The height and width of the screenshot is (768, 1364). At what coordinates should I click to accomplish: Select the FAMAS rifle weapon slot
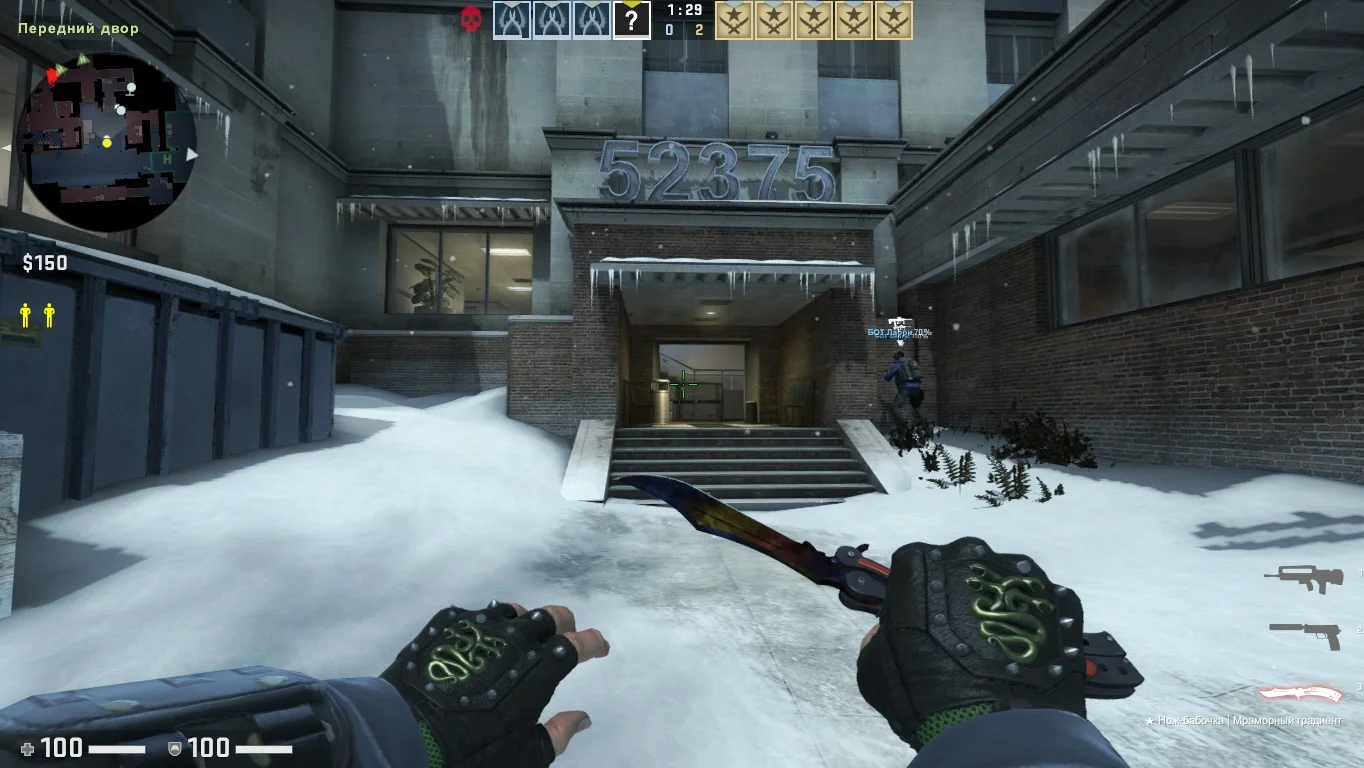click(1302, 577)
